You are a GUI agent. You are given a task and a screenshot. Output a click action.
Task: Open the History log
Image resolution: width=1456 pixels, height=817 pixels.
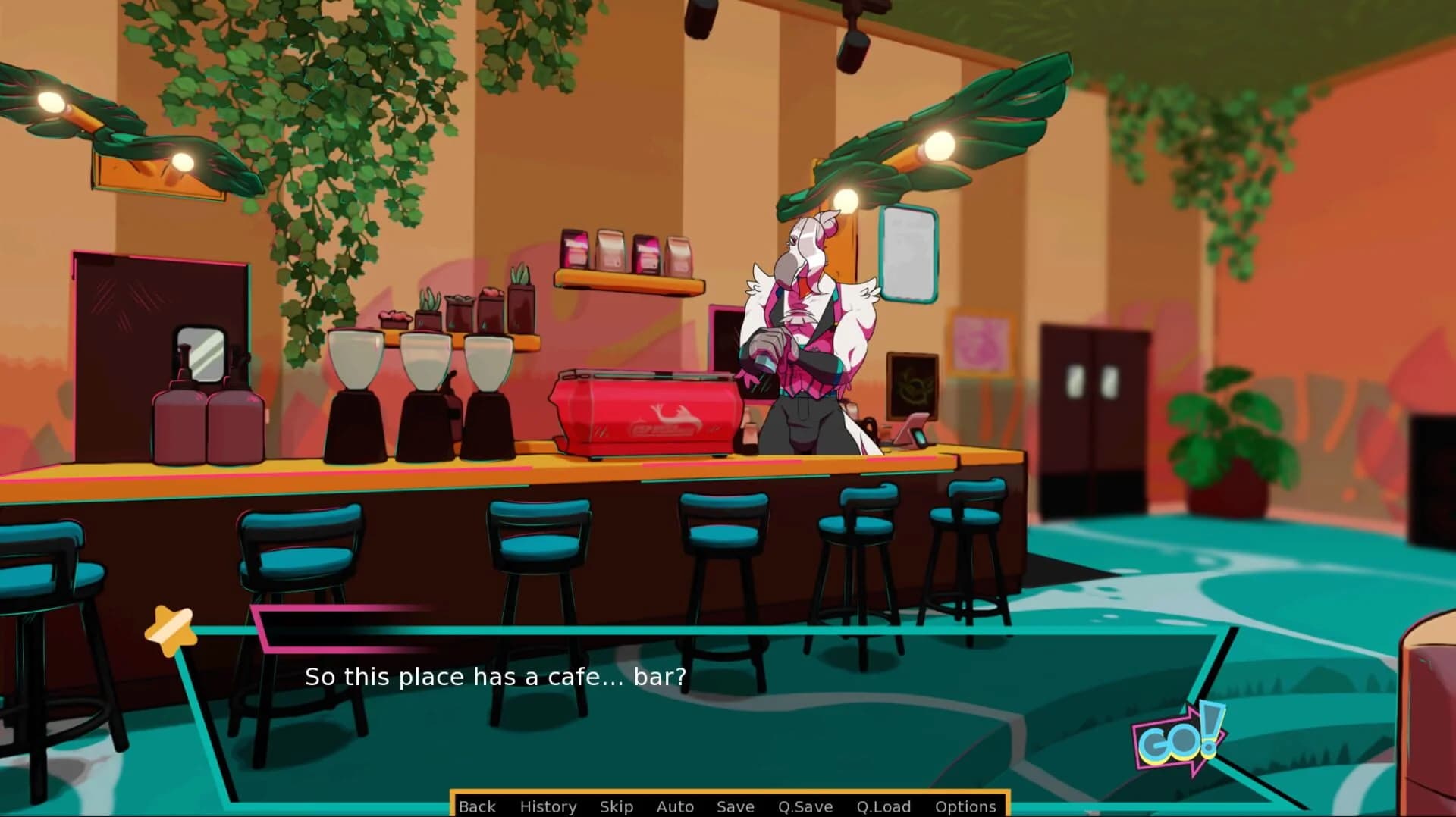click(548, 806)
